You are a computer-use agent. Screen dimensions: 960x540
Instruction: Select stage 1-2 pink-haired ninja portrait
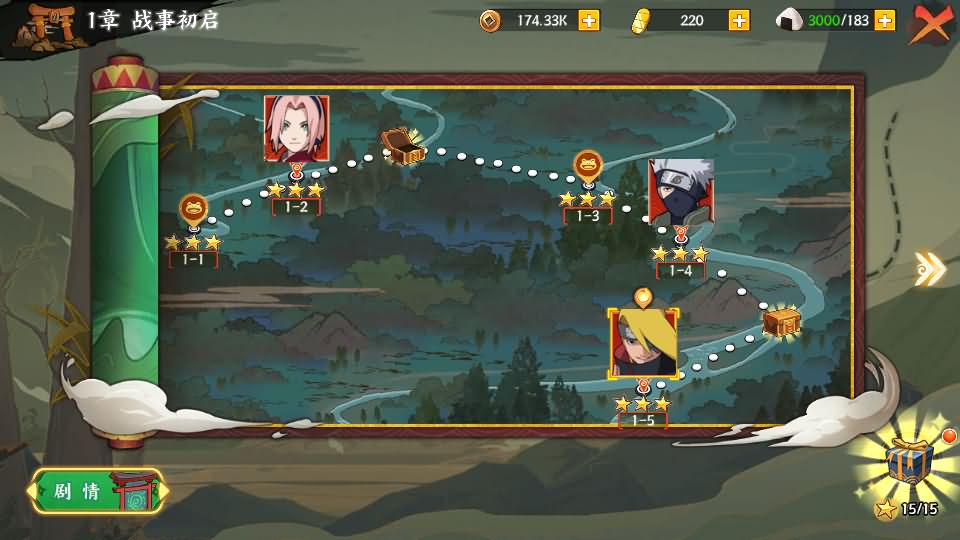(x=296, y=128)
